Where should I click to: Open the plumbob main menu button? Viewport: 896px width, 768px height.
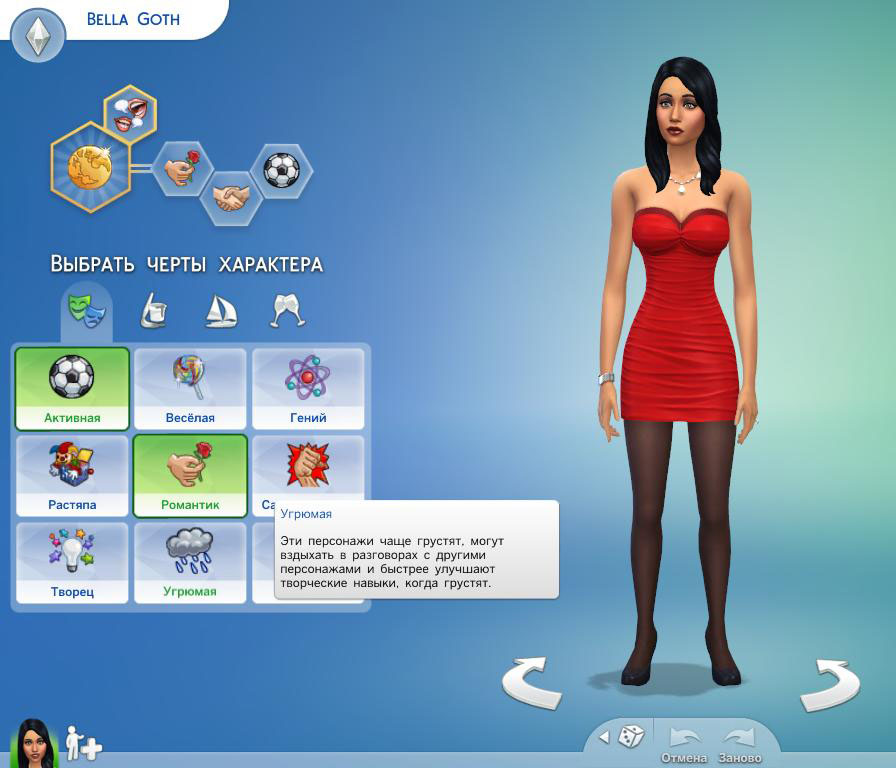[x=37, y=36]
